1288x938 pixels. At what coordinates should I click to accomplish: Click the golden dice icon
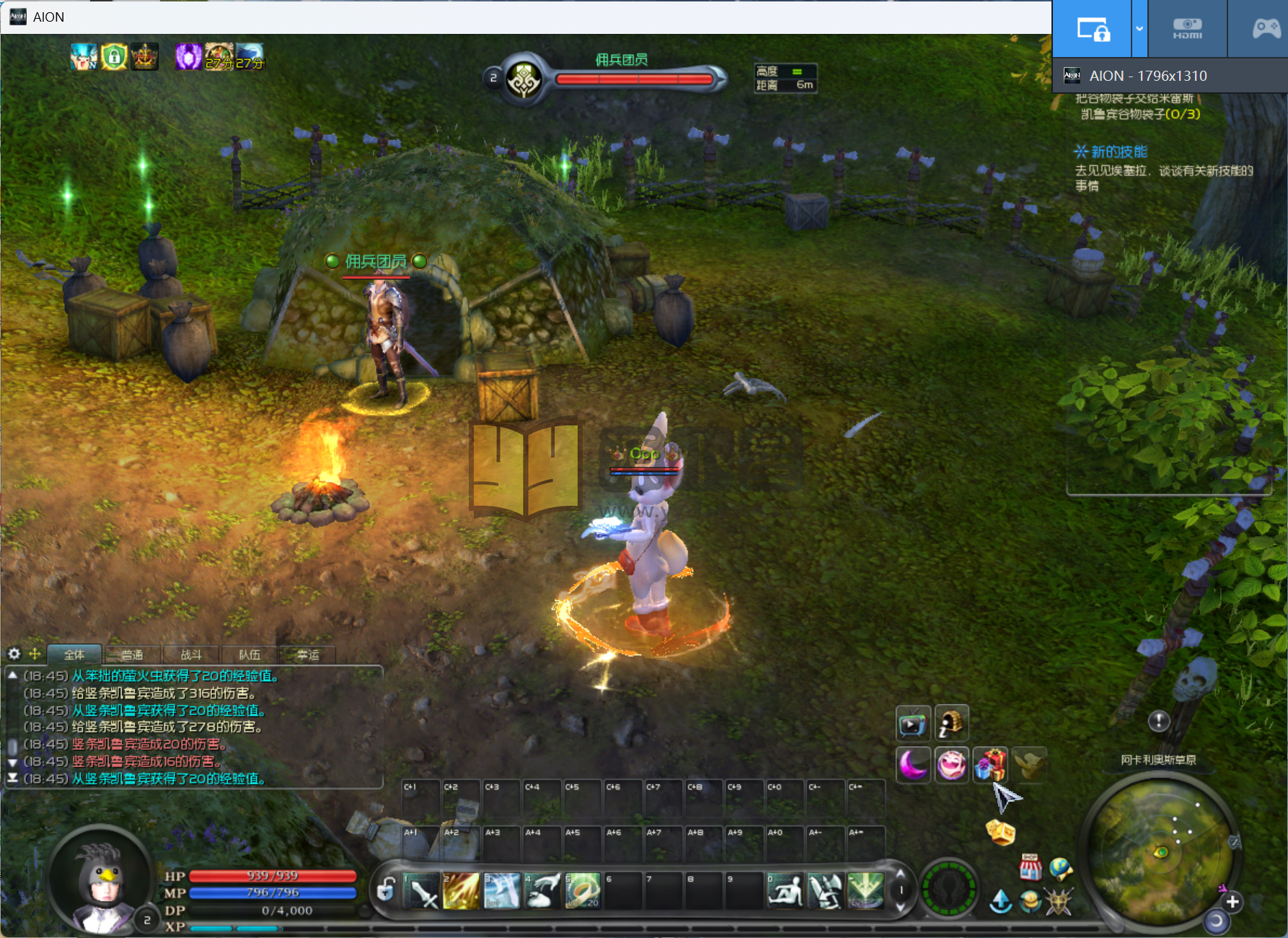(x=1000, y=832)
